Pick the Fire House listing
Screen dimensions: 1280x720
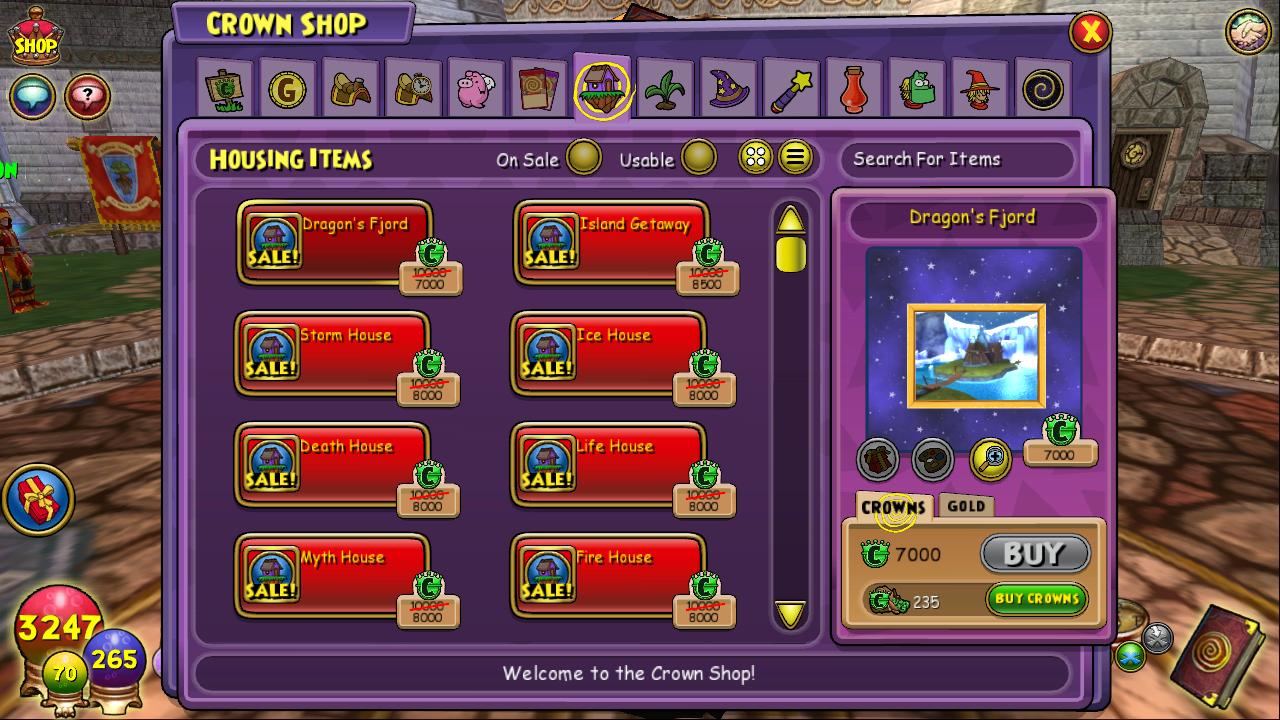coord(609,576)
